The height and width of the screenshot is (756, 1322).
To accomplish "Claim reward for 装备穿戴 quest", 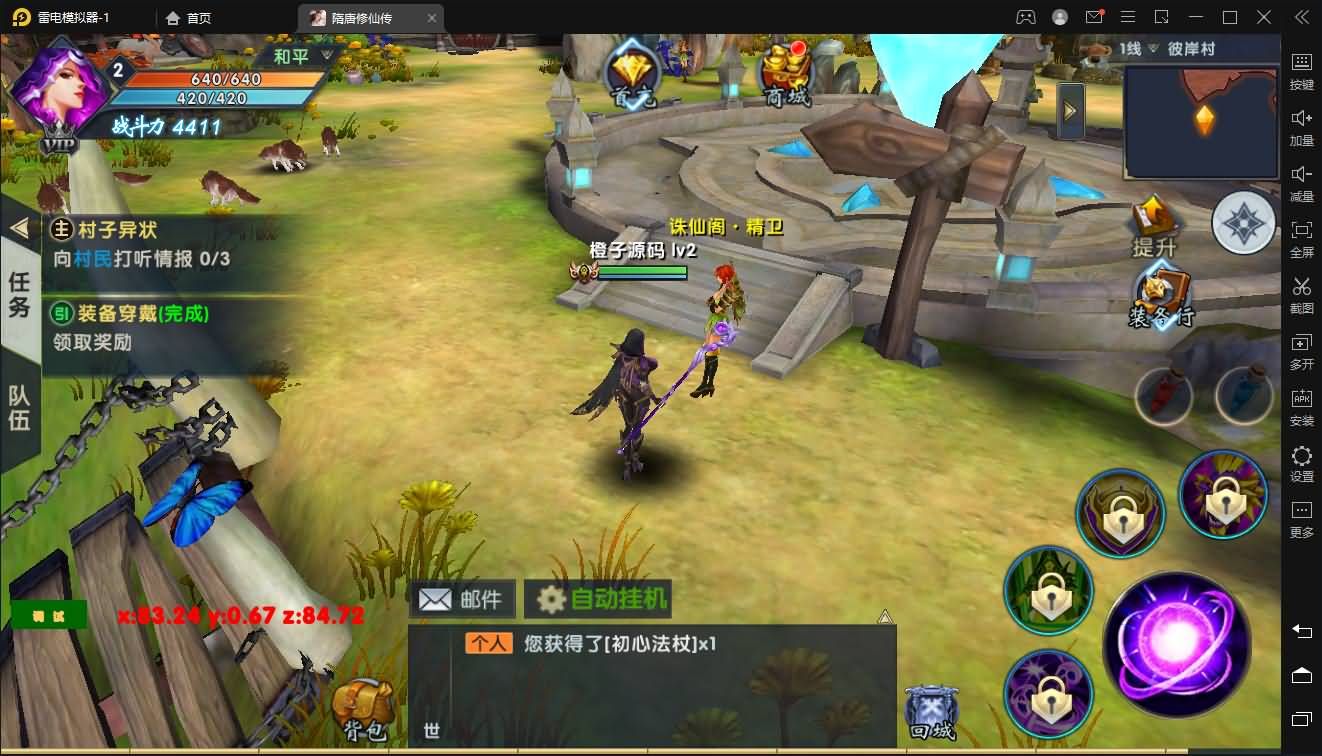I will [x=150, y=328].
